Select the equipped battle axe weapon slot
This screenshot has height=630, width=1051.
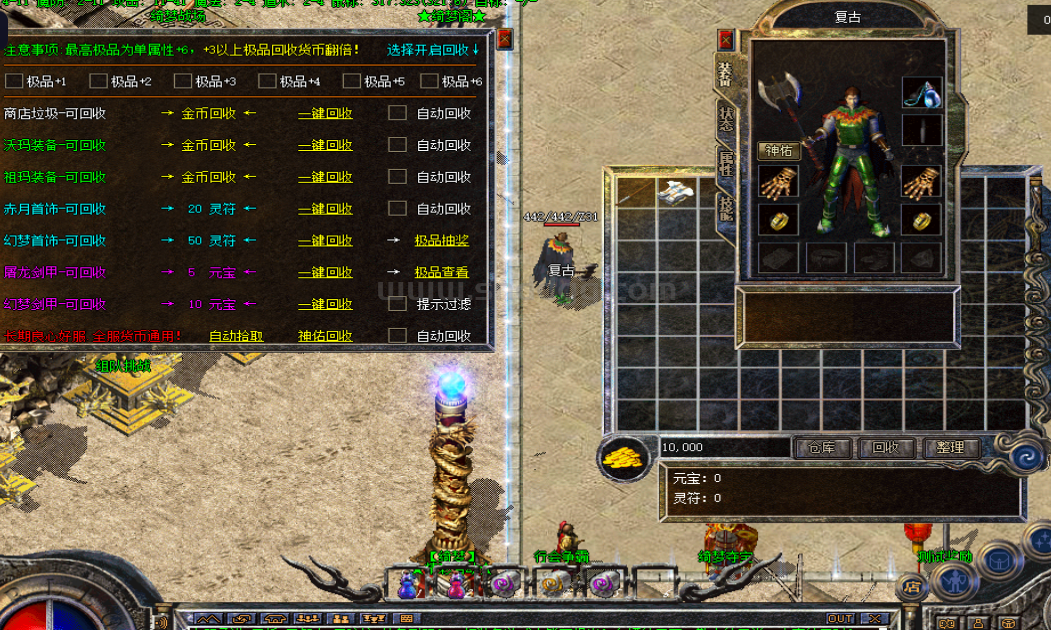(778, 97)
